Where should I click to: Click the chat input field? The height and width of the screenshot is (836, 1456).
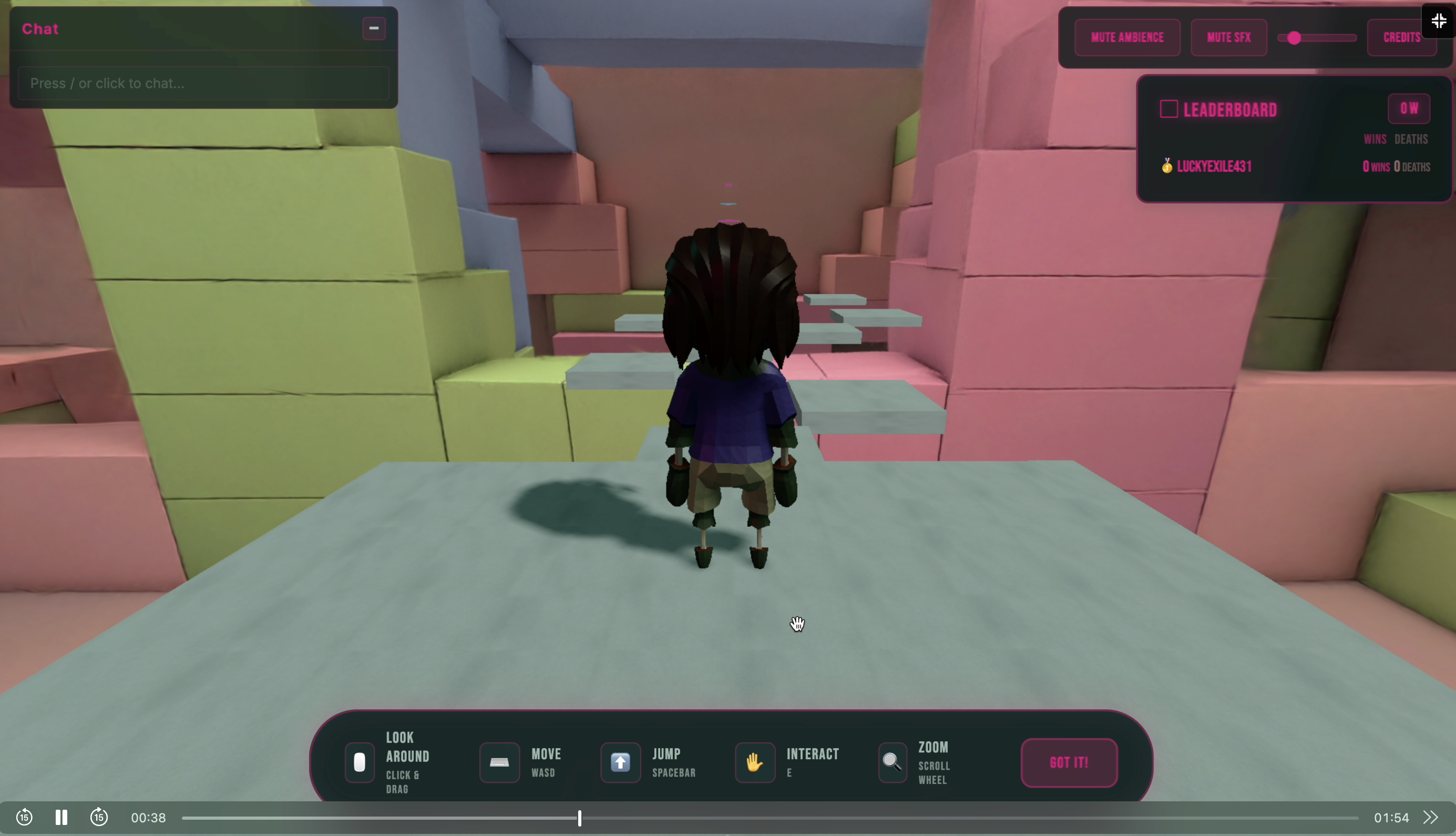(204, 83)
